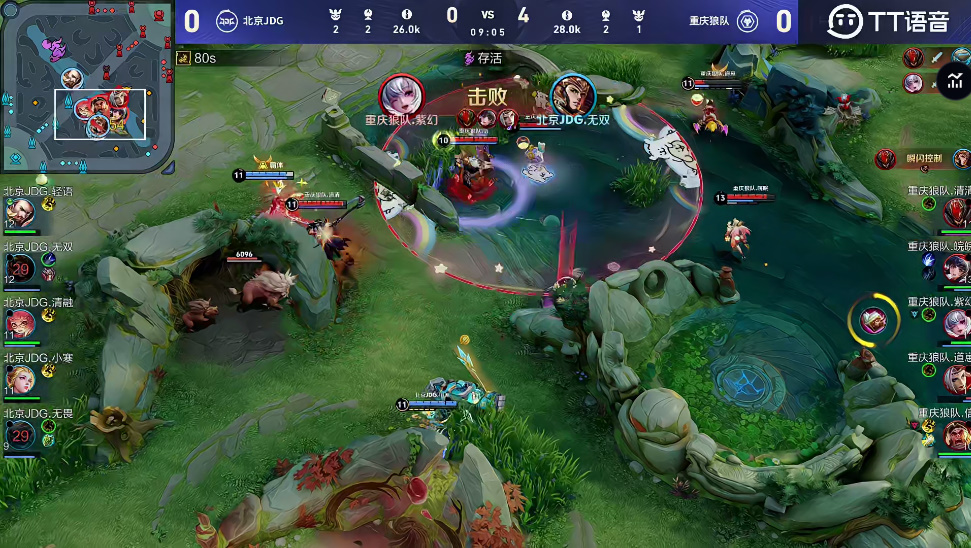Image resolution: width=971 pixels, height=548 pixels.
Task: Click the 重庆狼队 team logo
Action: pos(746,21)
